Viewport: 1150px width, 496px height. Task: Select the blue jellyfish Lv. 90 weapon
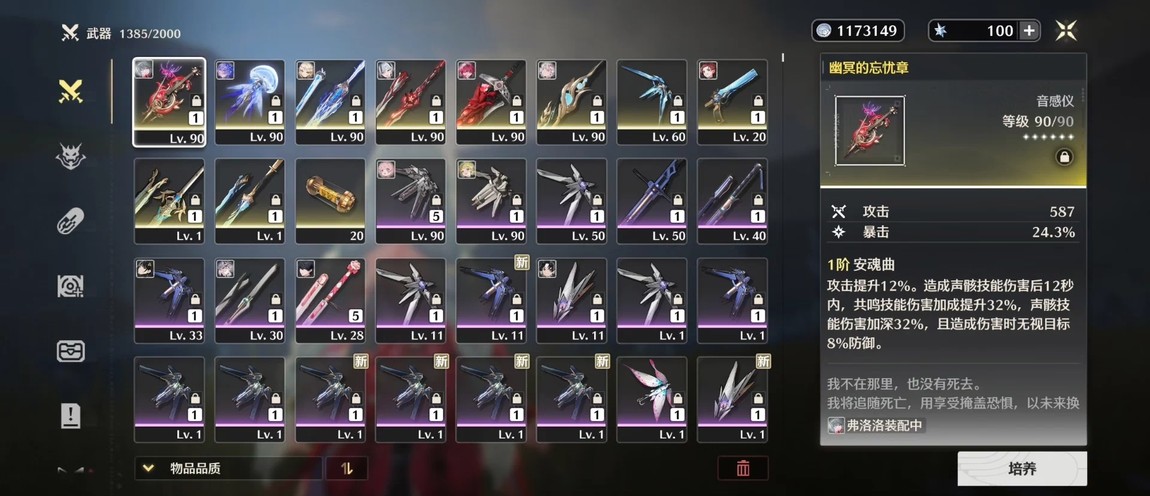coord(250,102)
